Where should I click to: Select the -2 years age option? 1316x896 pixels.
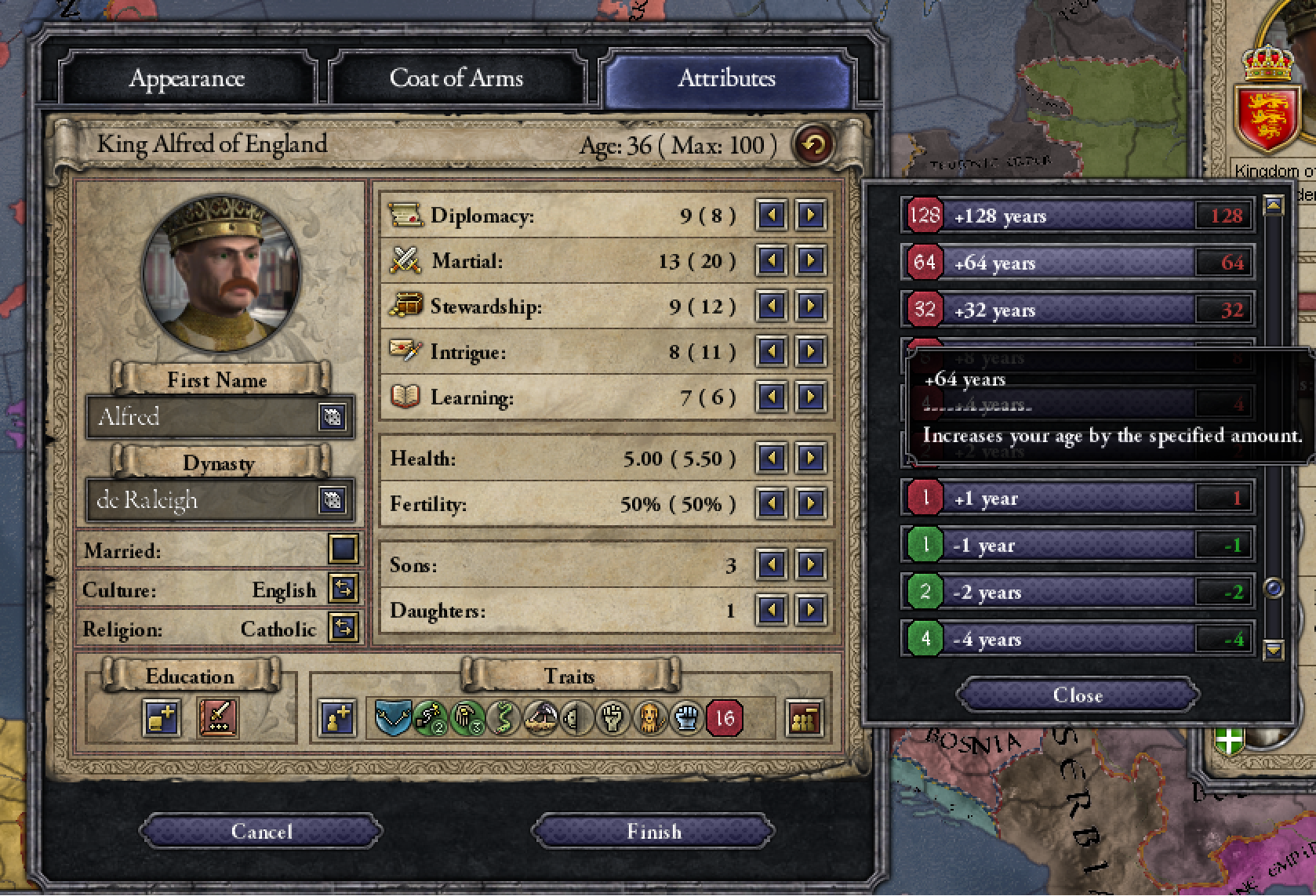coord(1076,592)
